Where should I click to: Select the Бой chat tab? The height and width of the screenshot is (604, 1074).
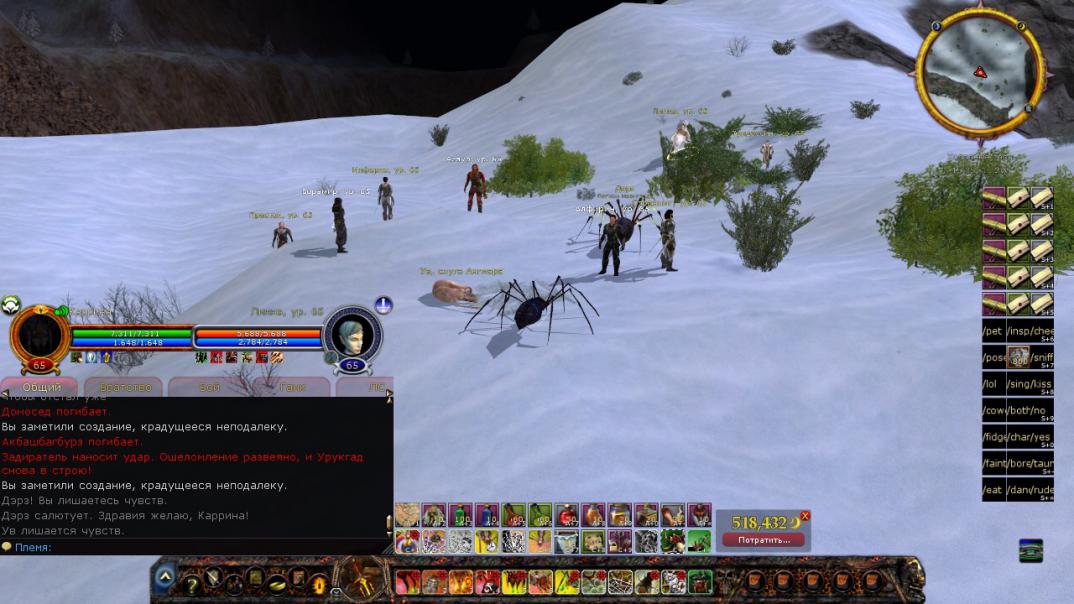click(209, 387)
